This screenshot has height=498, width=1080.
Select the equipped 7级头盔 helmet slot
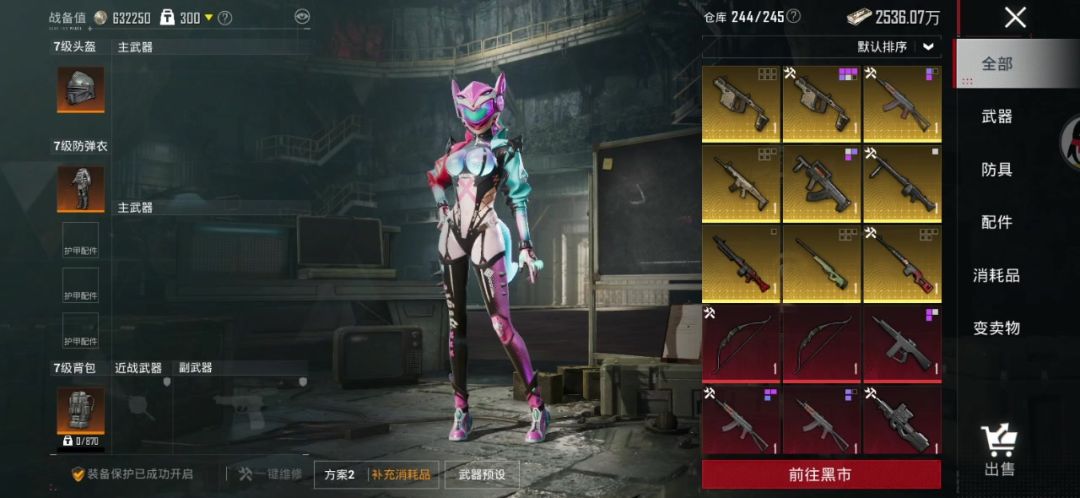[x=80, y=90]
